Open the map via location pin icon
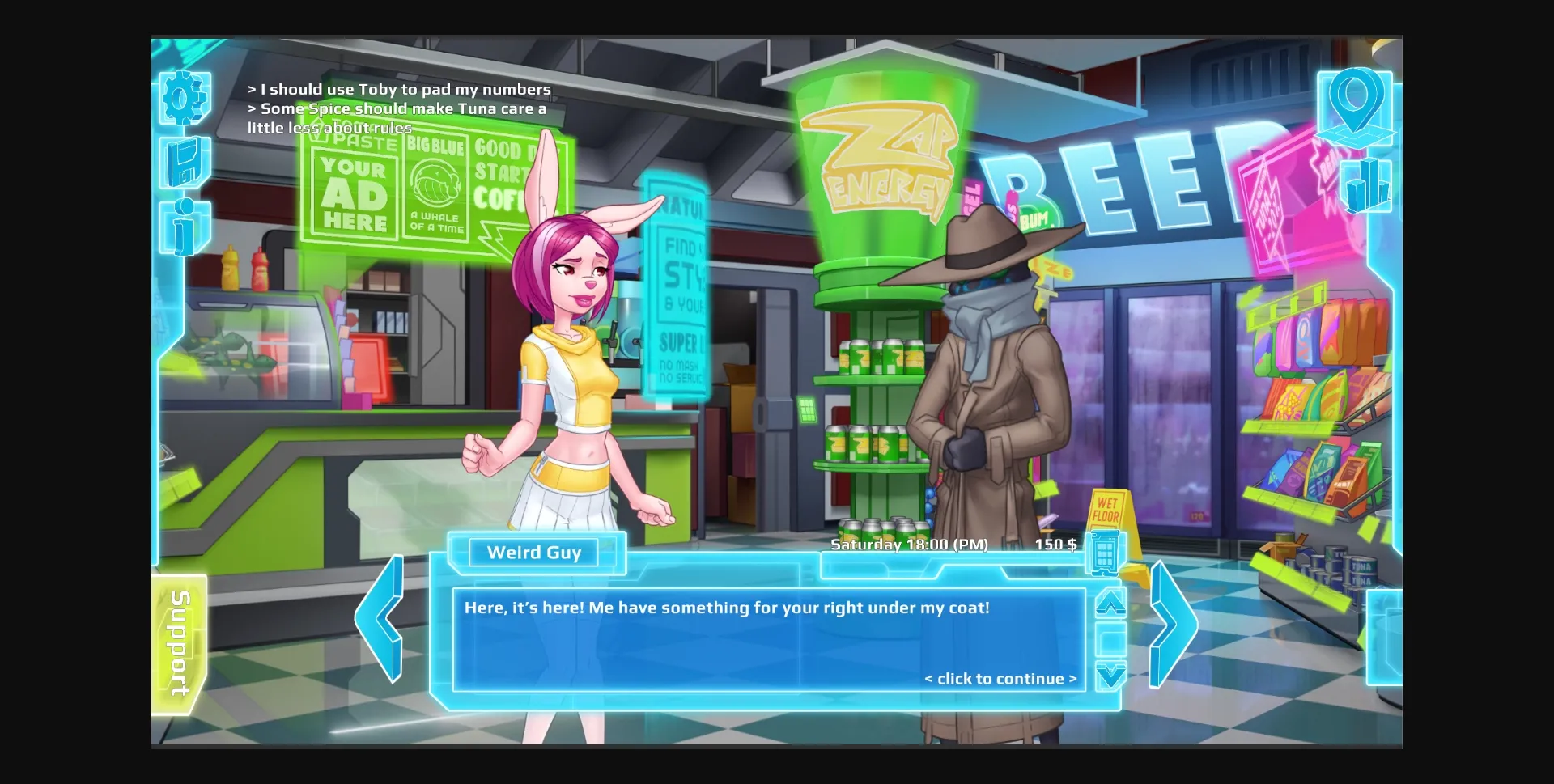Image resolution: width=1554 pixels, height=784 pixels. point(1358,105)
